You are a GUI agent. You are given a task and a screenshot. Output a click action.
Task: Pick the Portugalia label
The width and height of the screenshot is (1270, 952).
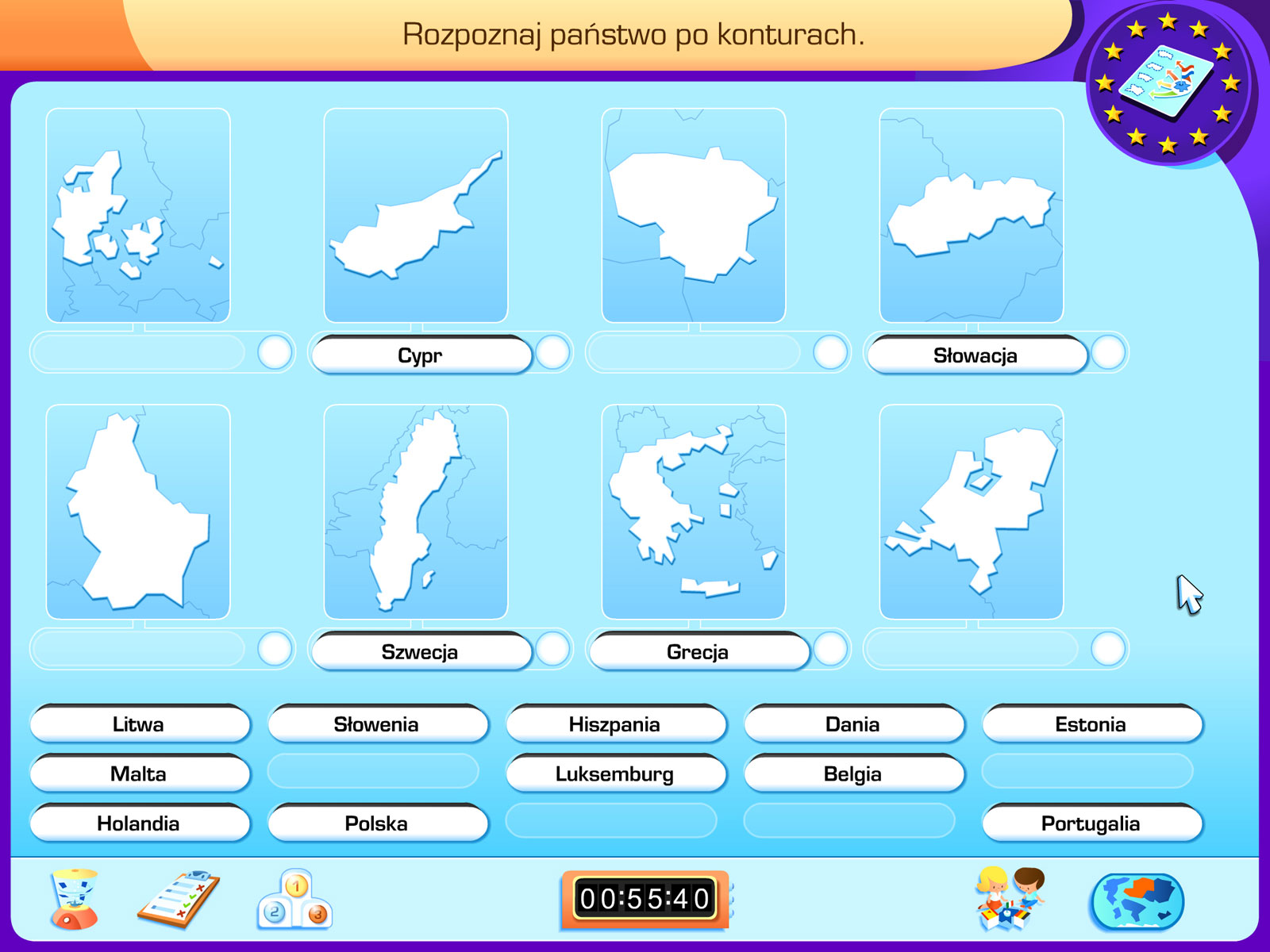[x=1091, y=823]
